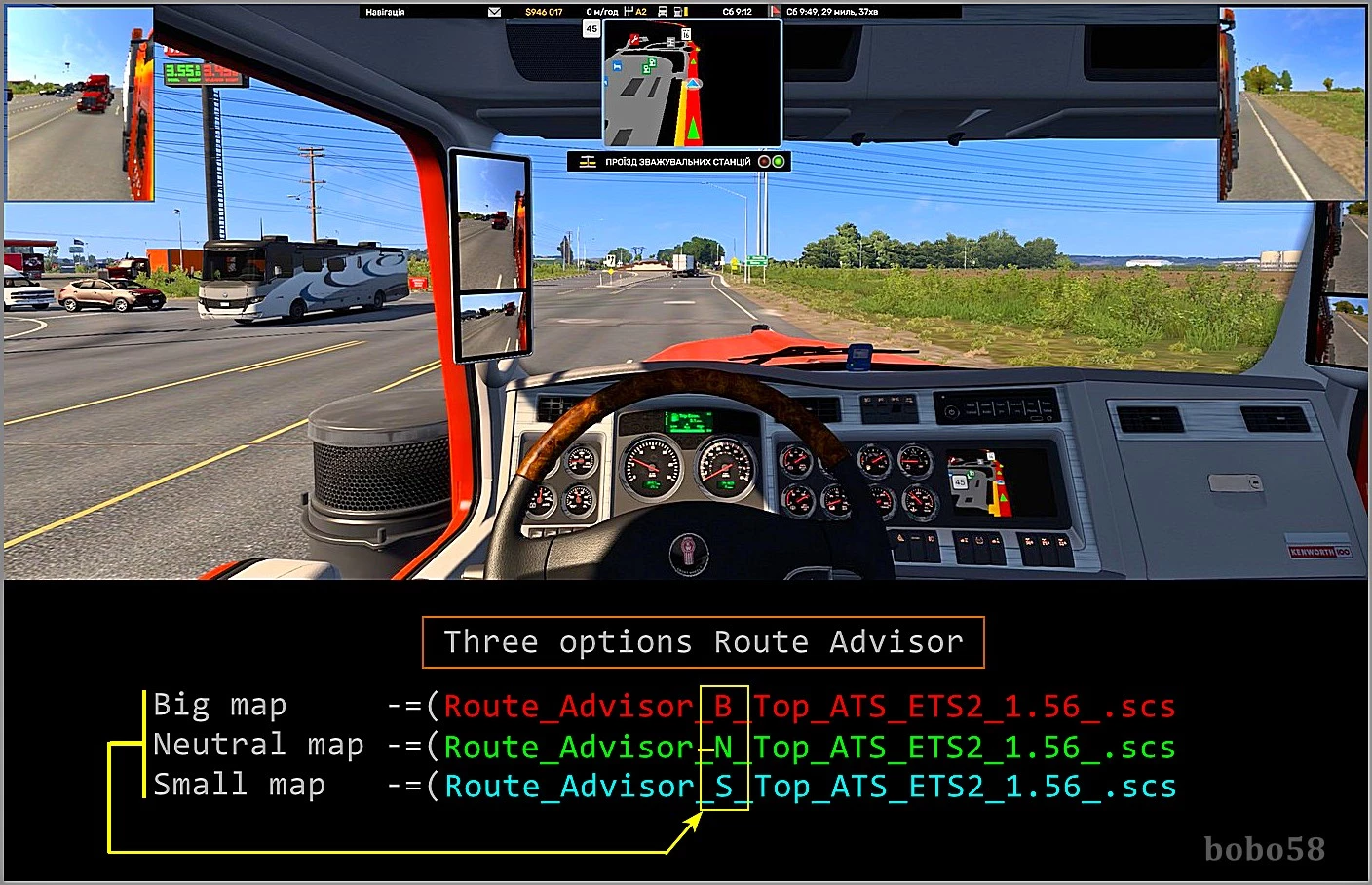Screen dimensions: 1372x885
Task: Expand the weigh station notification bar
Action: tap(677, 161)
